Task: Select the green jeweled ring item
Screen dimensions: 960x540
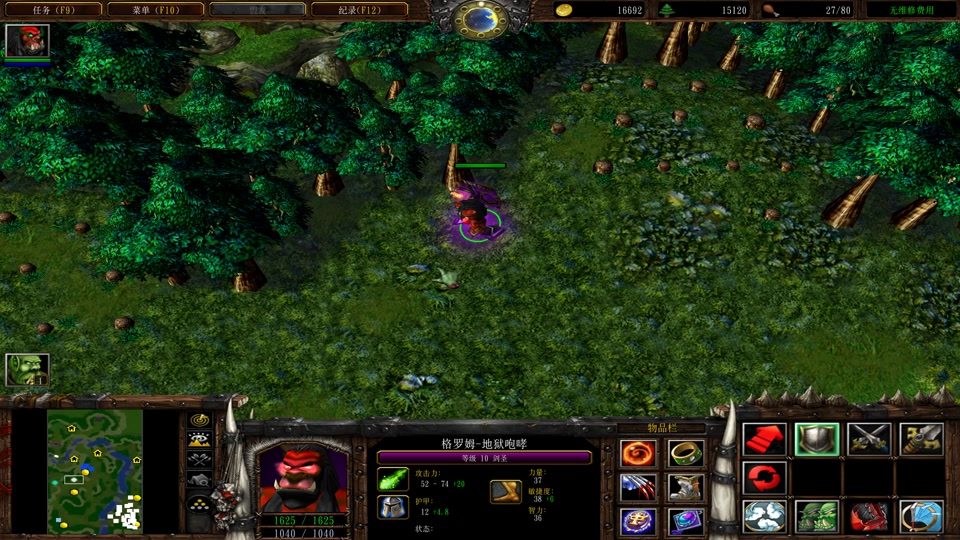Action: [686, 454]
